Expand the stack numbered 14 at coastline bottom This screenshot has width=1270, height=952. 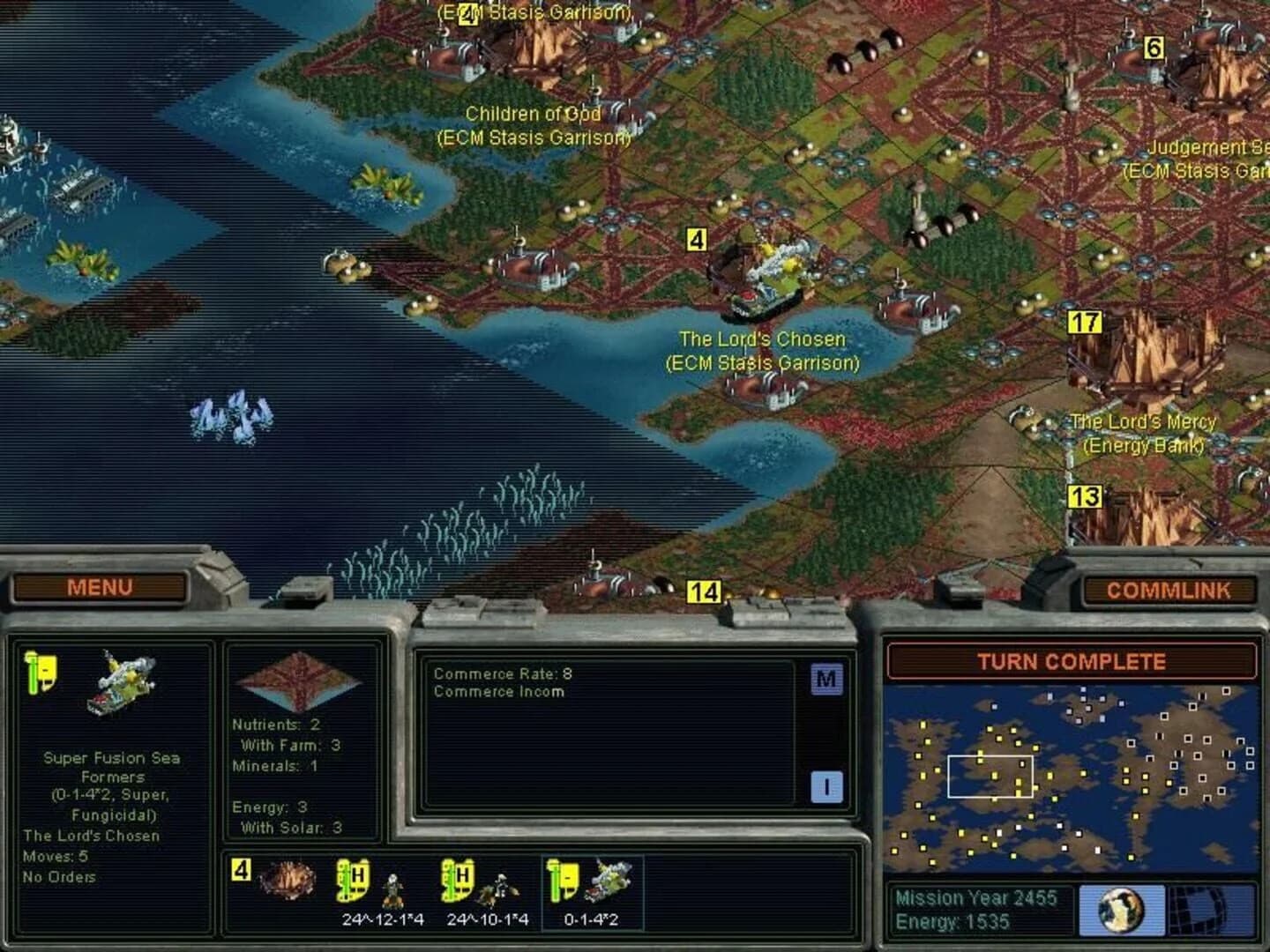(x=704, y=591)
